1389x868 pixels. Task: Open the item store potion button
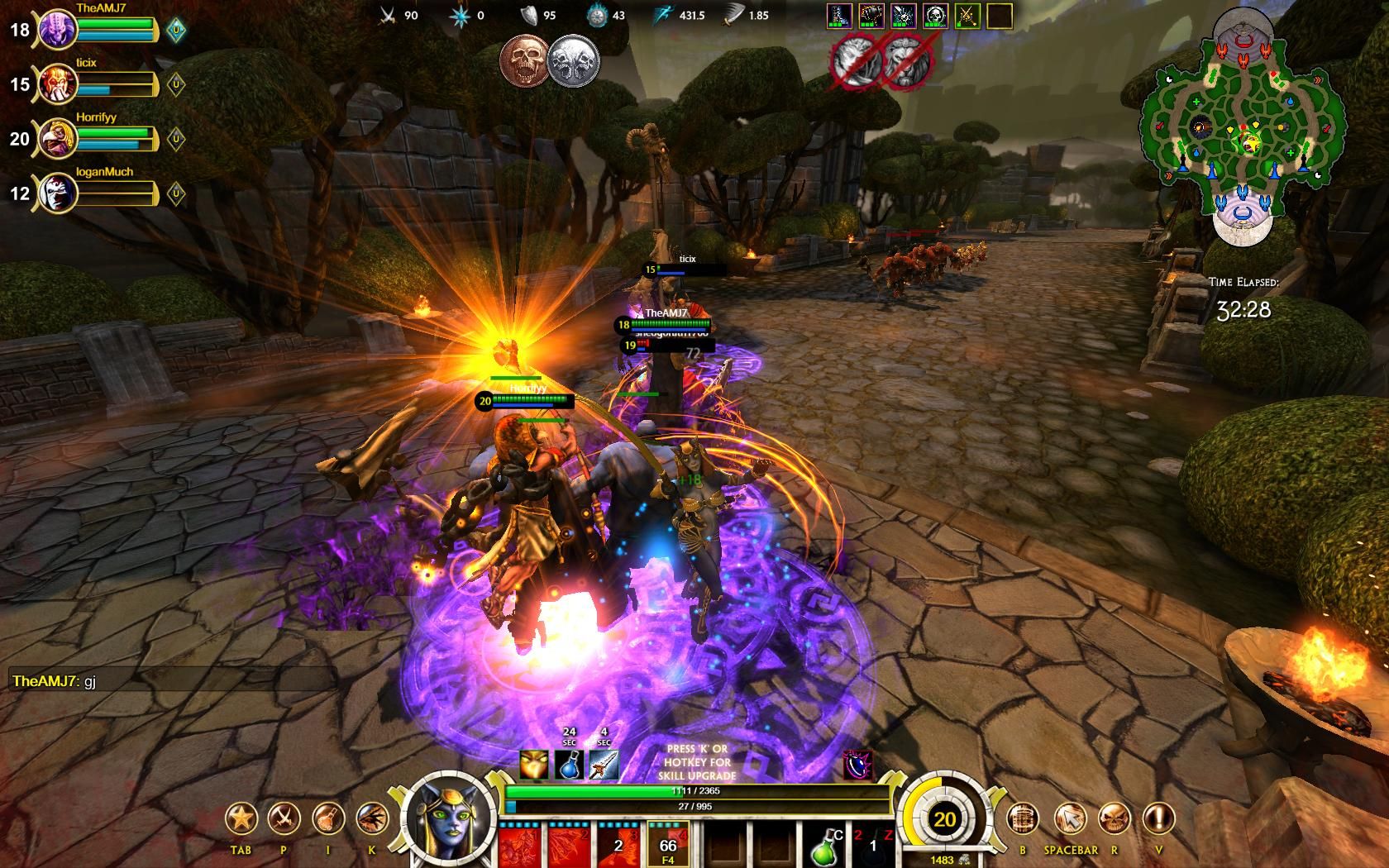pos(328,818)
